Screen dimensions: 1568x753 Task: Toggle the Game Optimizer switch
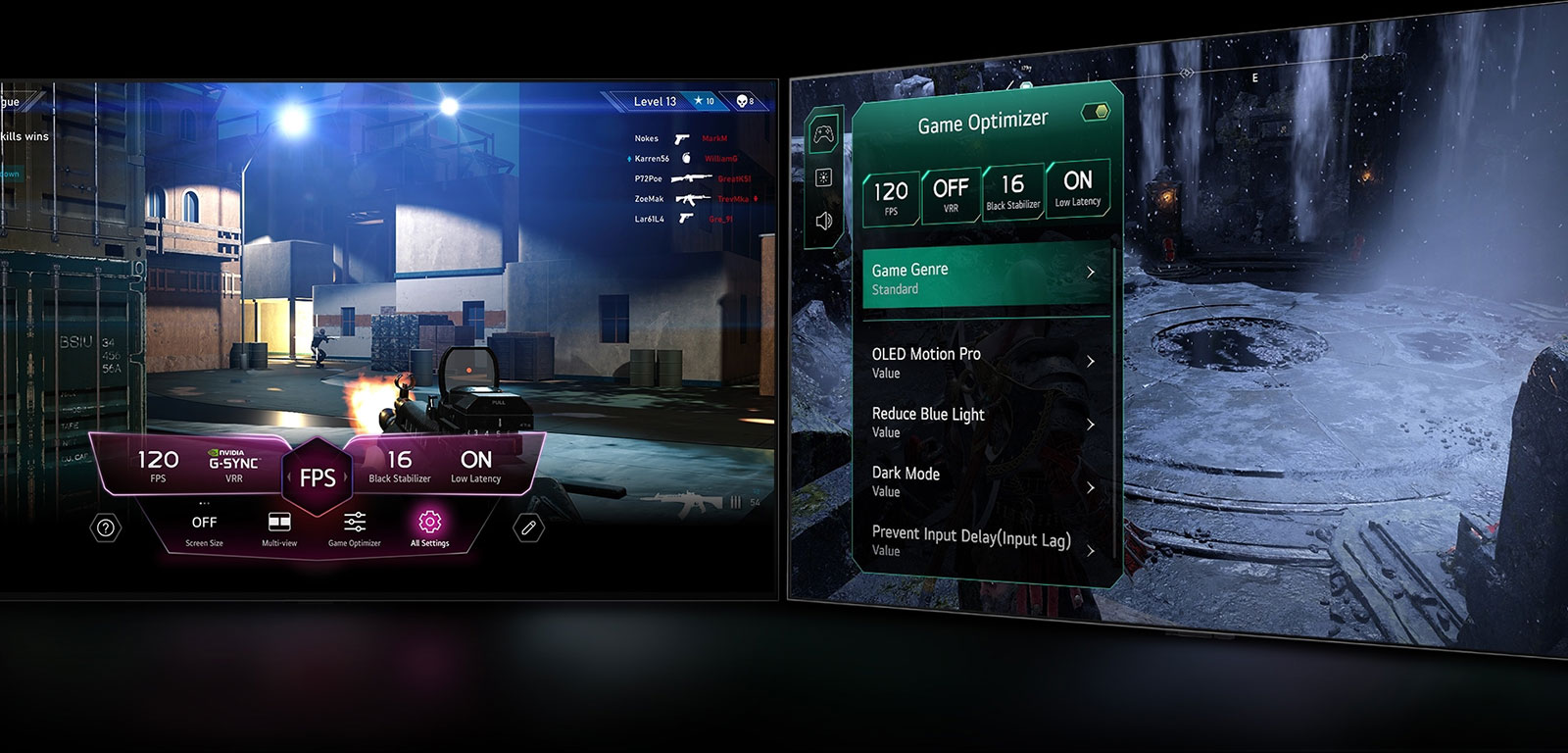click(1095, 112)
